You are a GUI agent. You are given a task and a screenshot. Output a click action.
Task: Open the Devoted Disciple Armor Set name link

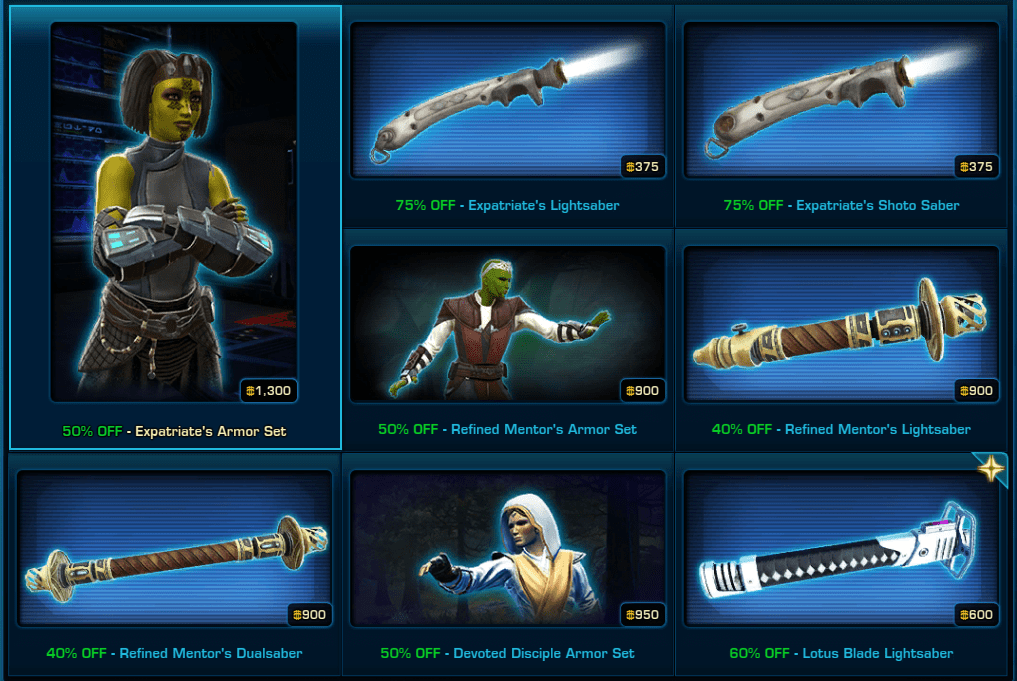tap(543, 653)
